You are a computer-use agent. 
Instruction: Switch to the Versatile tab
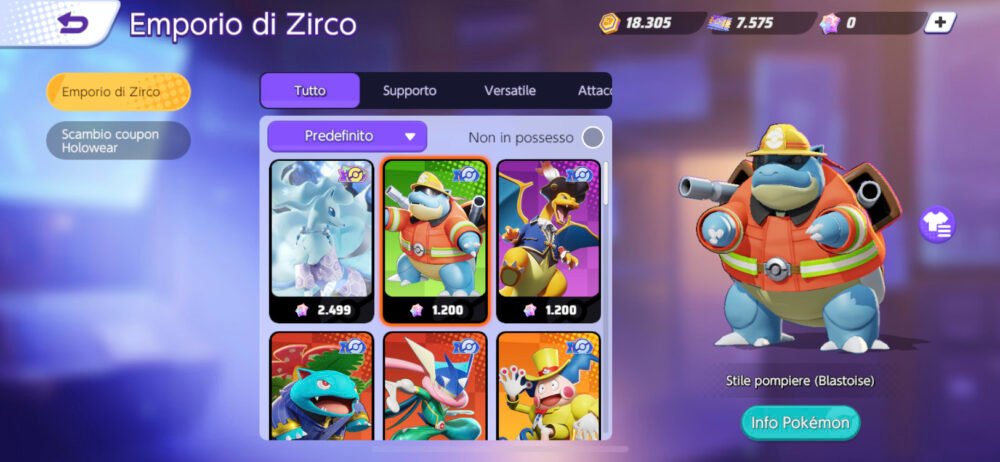509,90
